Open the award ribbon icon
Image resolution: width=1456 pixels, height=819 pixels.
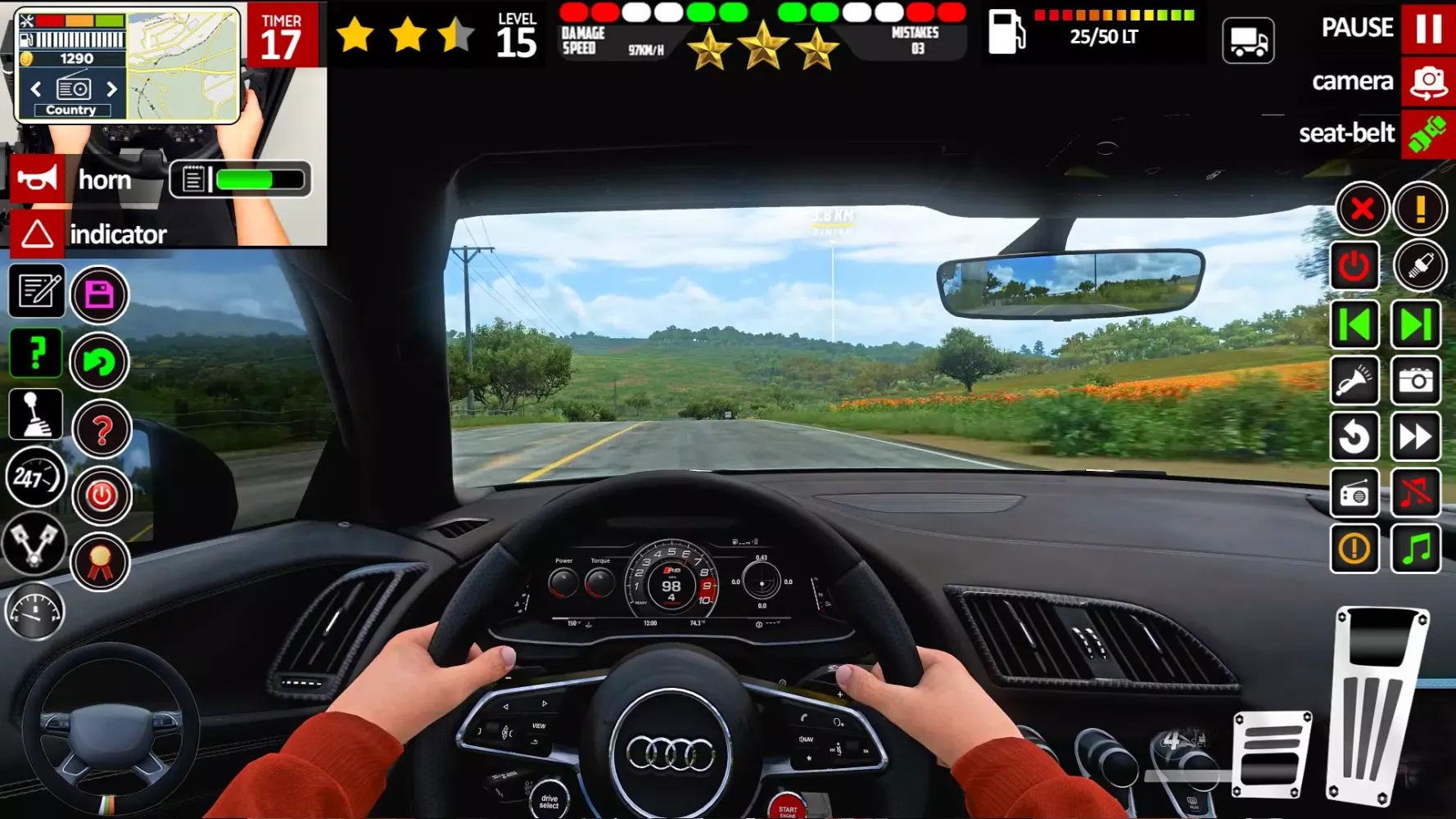point(100,563)
